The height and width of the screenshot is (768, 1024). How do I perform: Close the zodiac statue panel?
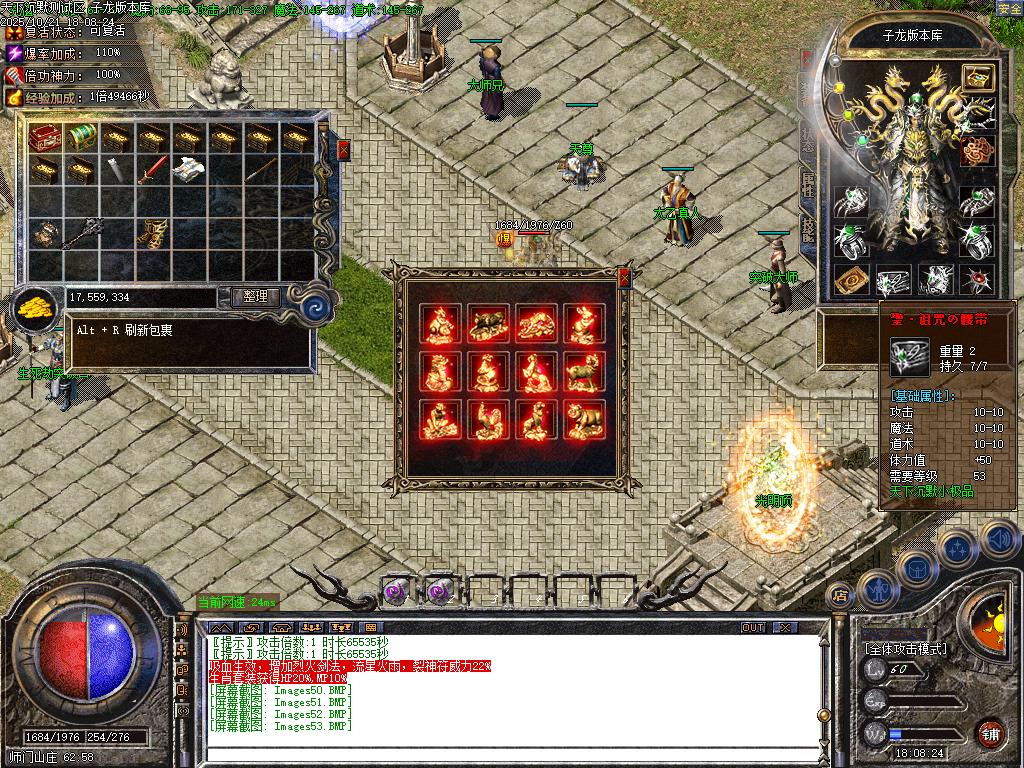pyautogui.click(x=625, y=277)
